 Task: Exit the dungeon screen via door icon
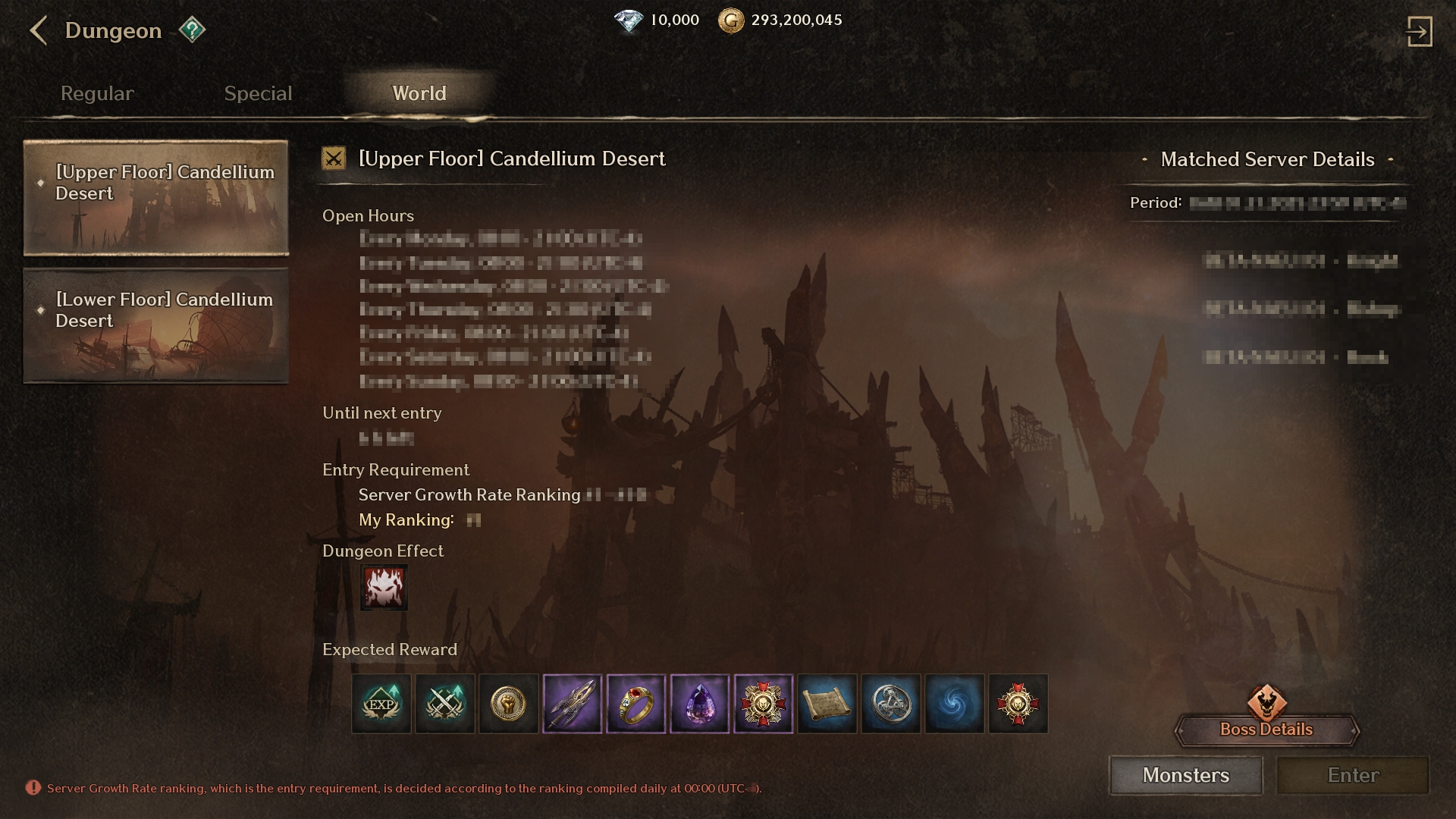click(x=1419, y=32)
